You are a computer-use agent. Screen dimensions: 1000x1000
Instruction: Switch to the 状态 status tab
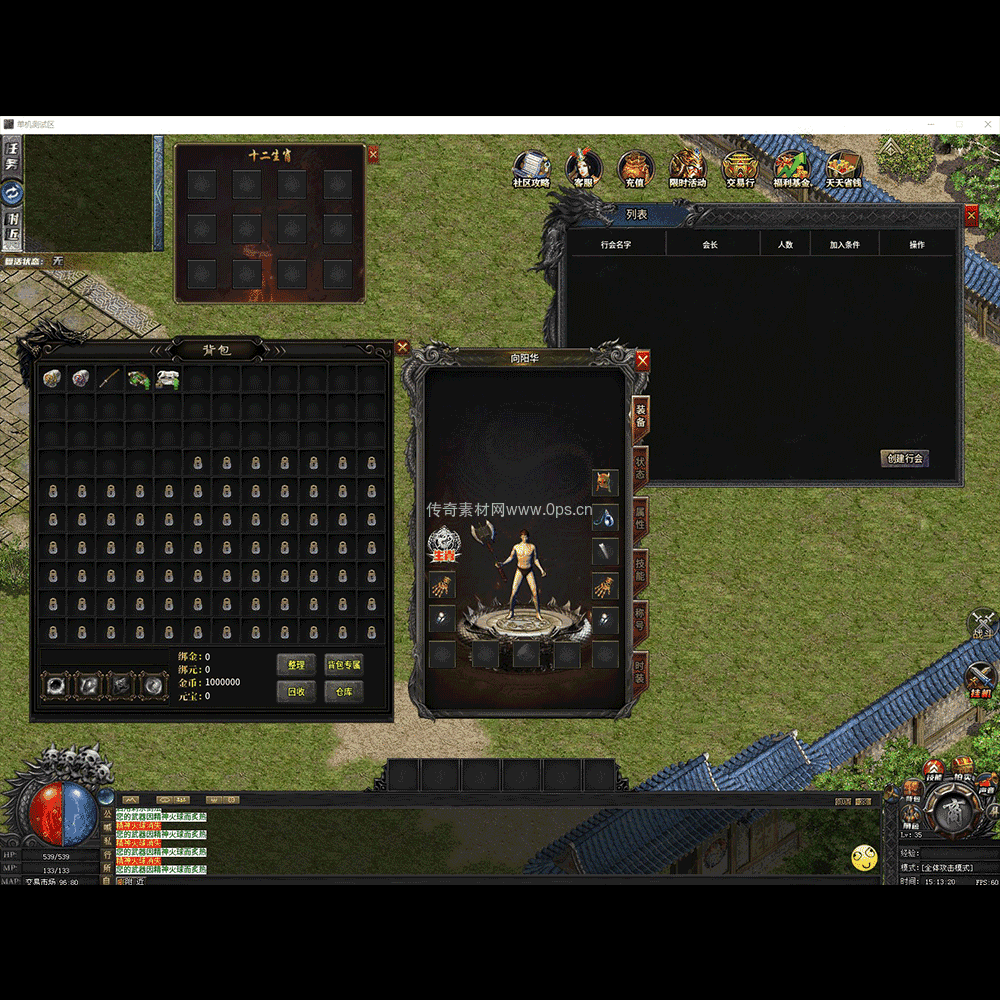(x=640, y=468)
